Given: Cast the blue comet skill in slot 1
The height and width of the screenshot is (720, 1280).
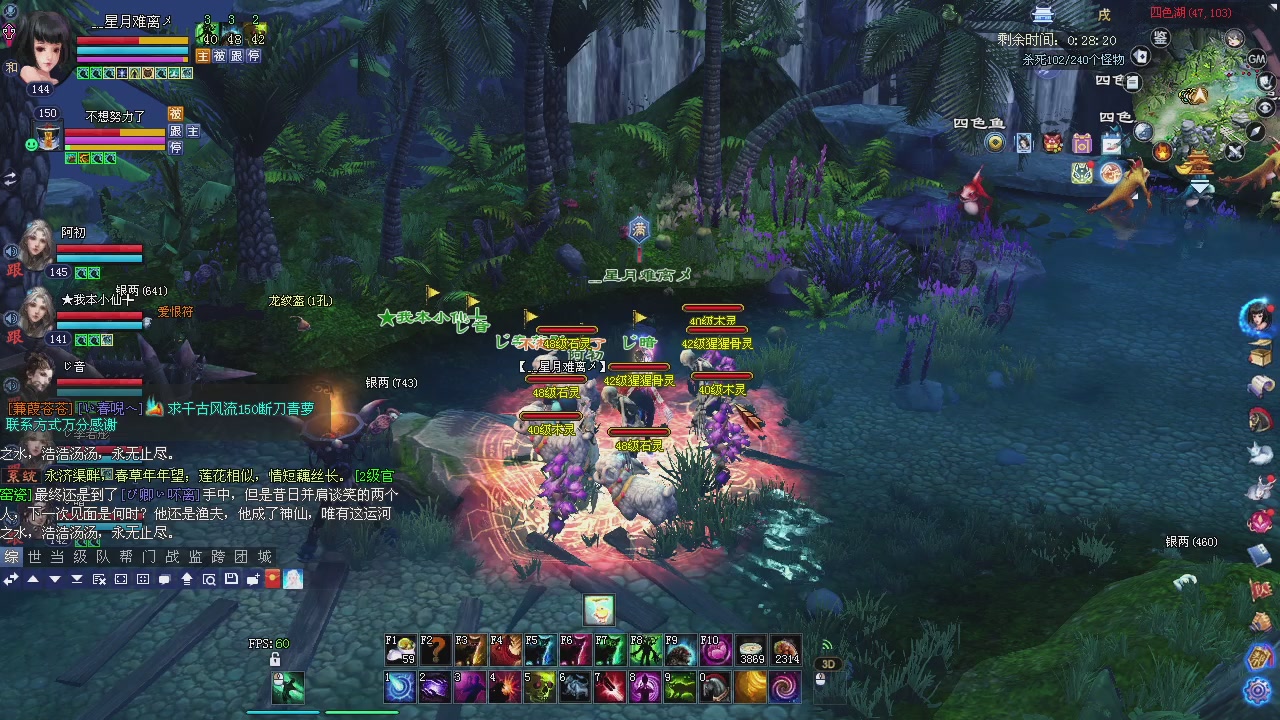Looking at the screenshot, I should 400,687.
